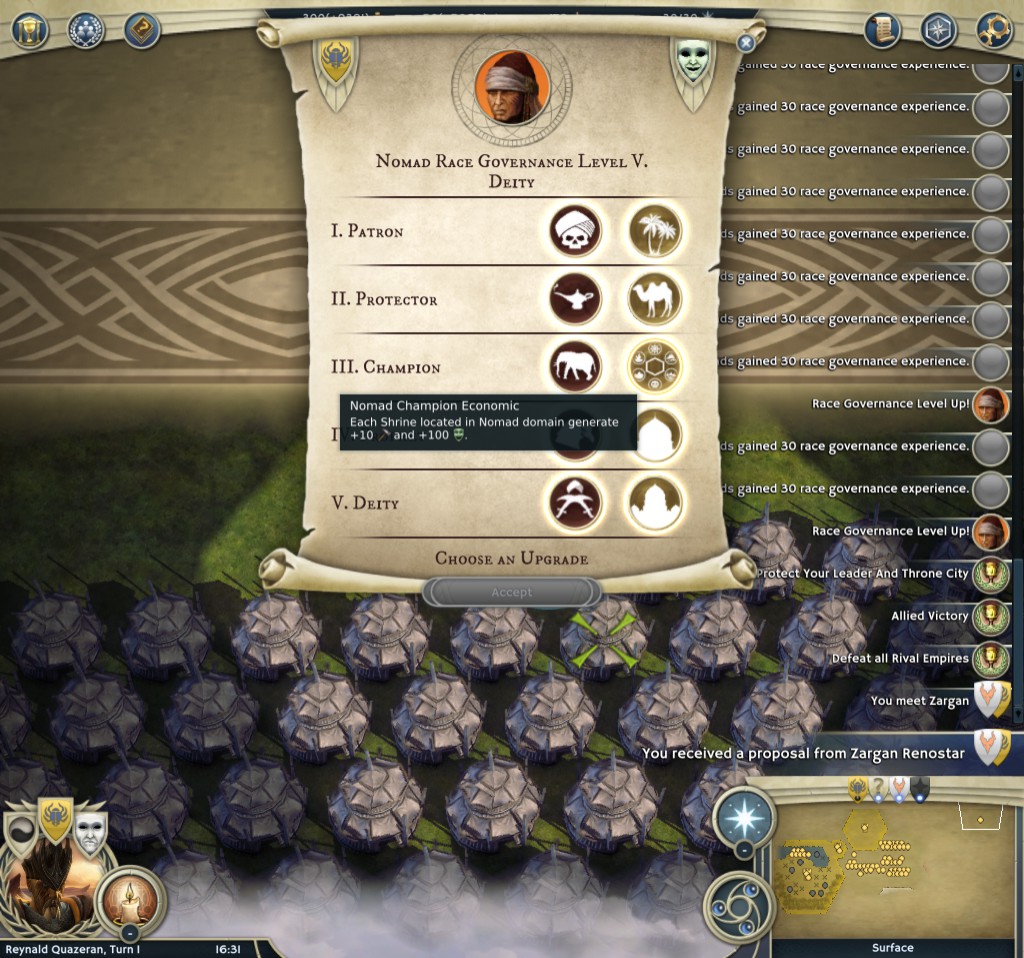Pick the Protector oil lamp upgrade

pyautogui.click(x=575, y=299)
